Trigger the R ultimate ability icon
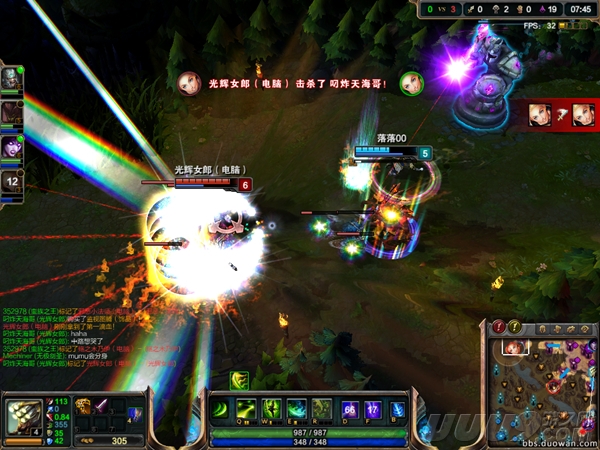 (x=321, y=410)
